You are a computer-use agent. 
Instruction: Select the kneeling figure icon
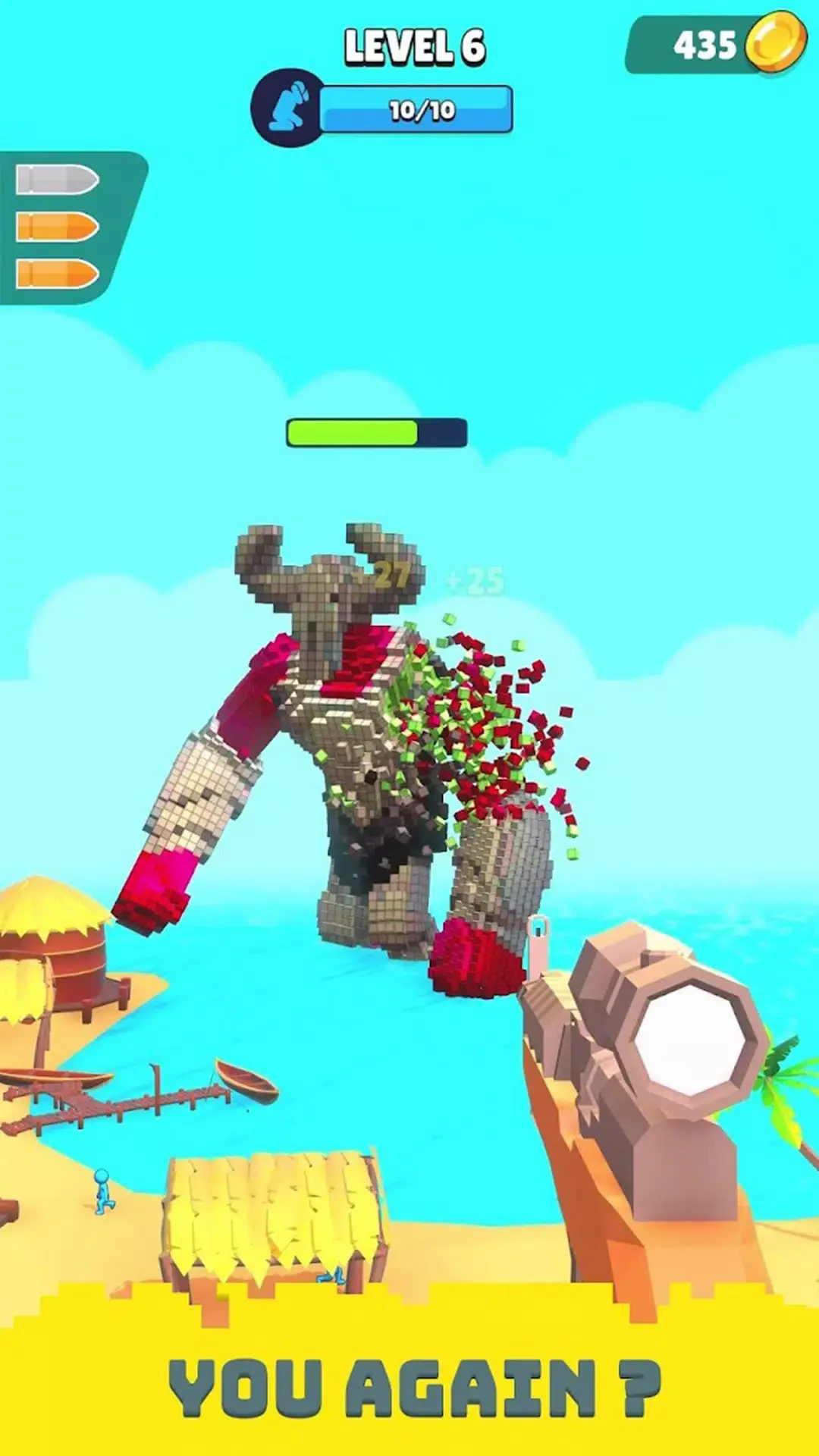pos(290,108)
